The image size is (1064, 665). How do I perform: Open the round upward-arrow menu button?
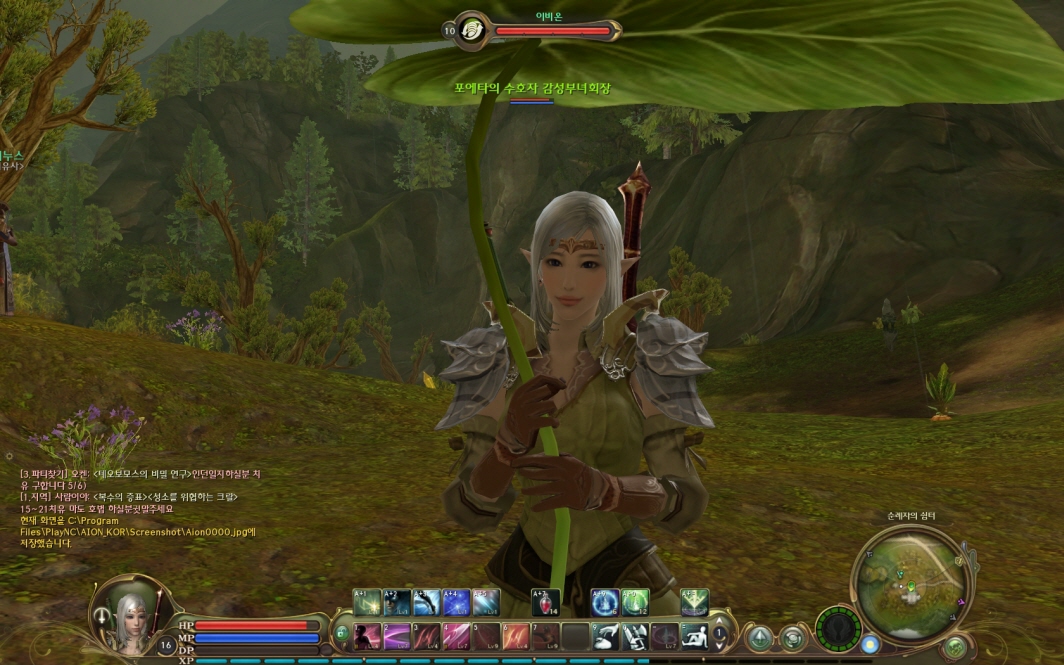(760, 637)
